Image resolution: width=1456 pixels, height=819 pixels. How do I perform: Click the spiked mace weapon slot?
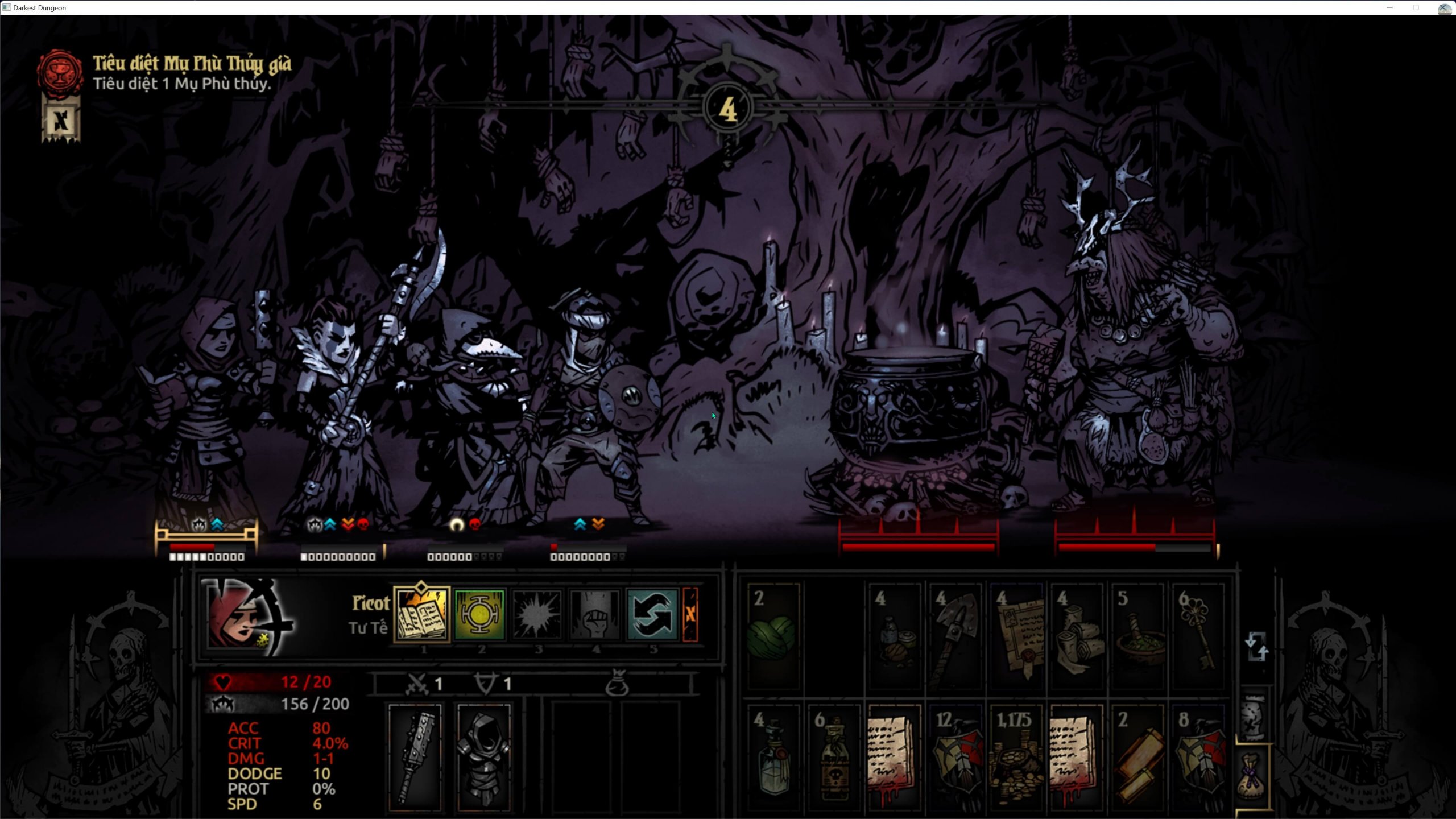pyautogui.click(x=415, y=756)
